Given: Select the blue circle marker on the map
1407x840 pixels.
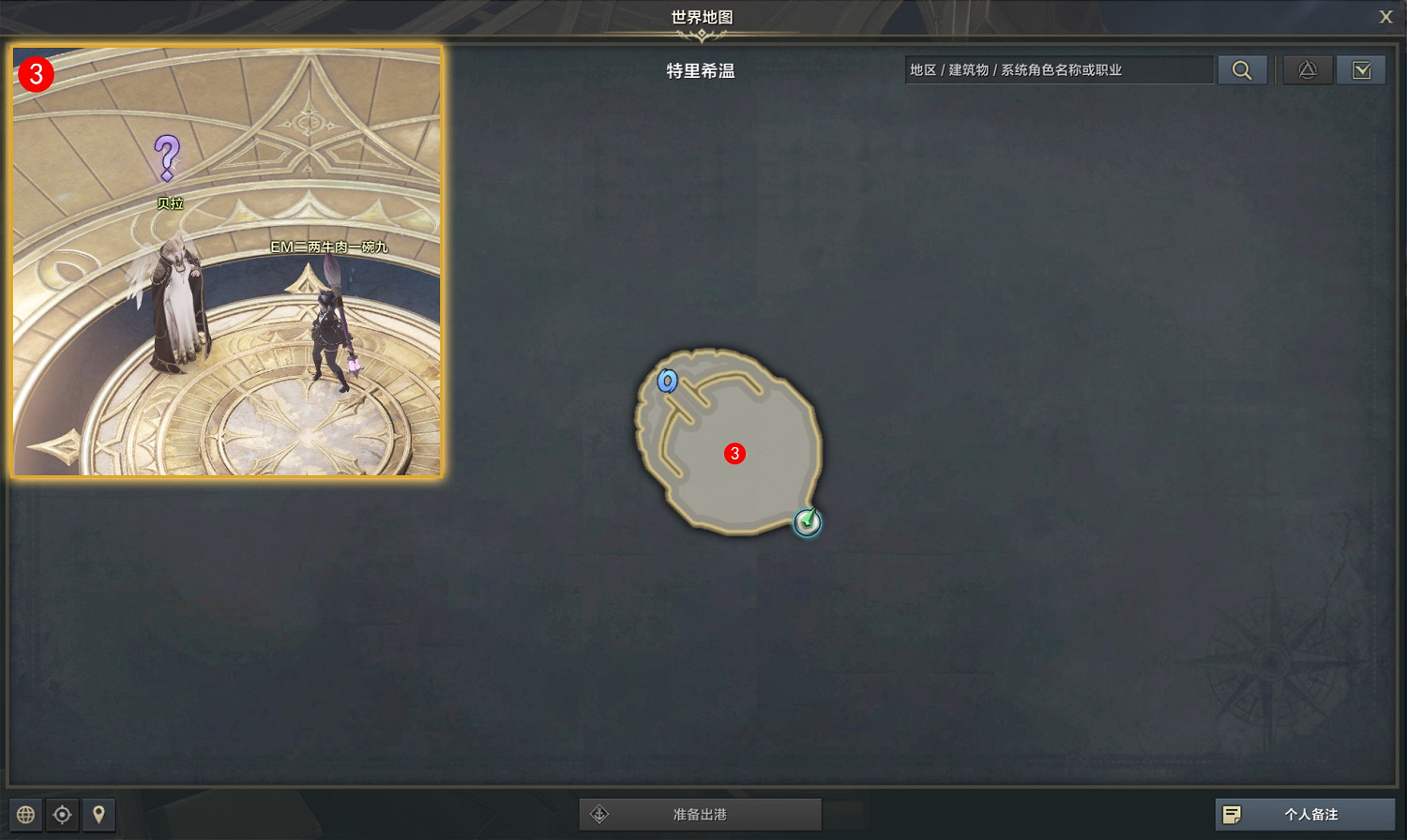Looking at the screenshot, I should tap(668, 382).
